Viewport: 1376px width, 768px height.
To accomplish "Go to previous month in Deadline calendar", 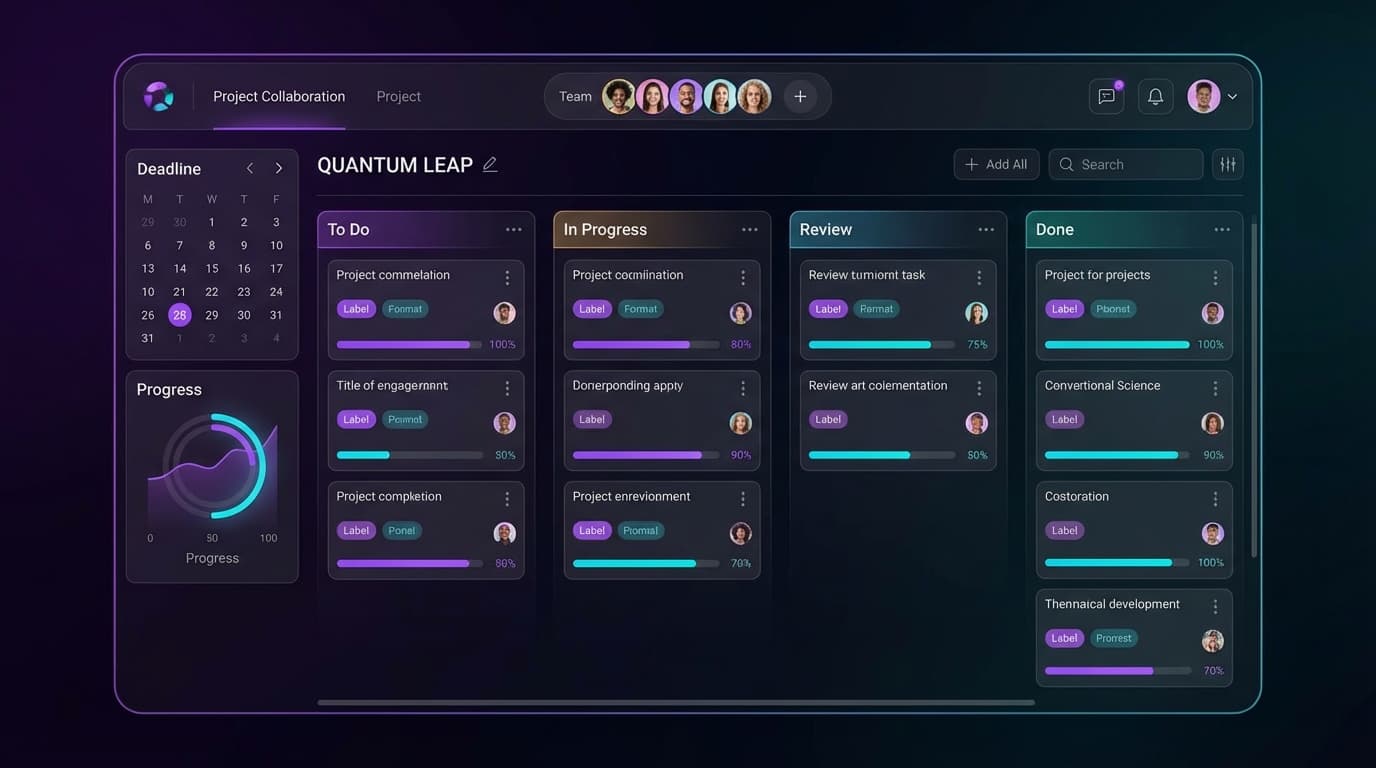I will pos(250,169).
